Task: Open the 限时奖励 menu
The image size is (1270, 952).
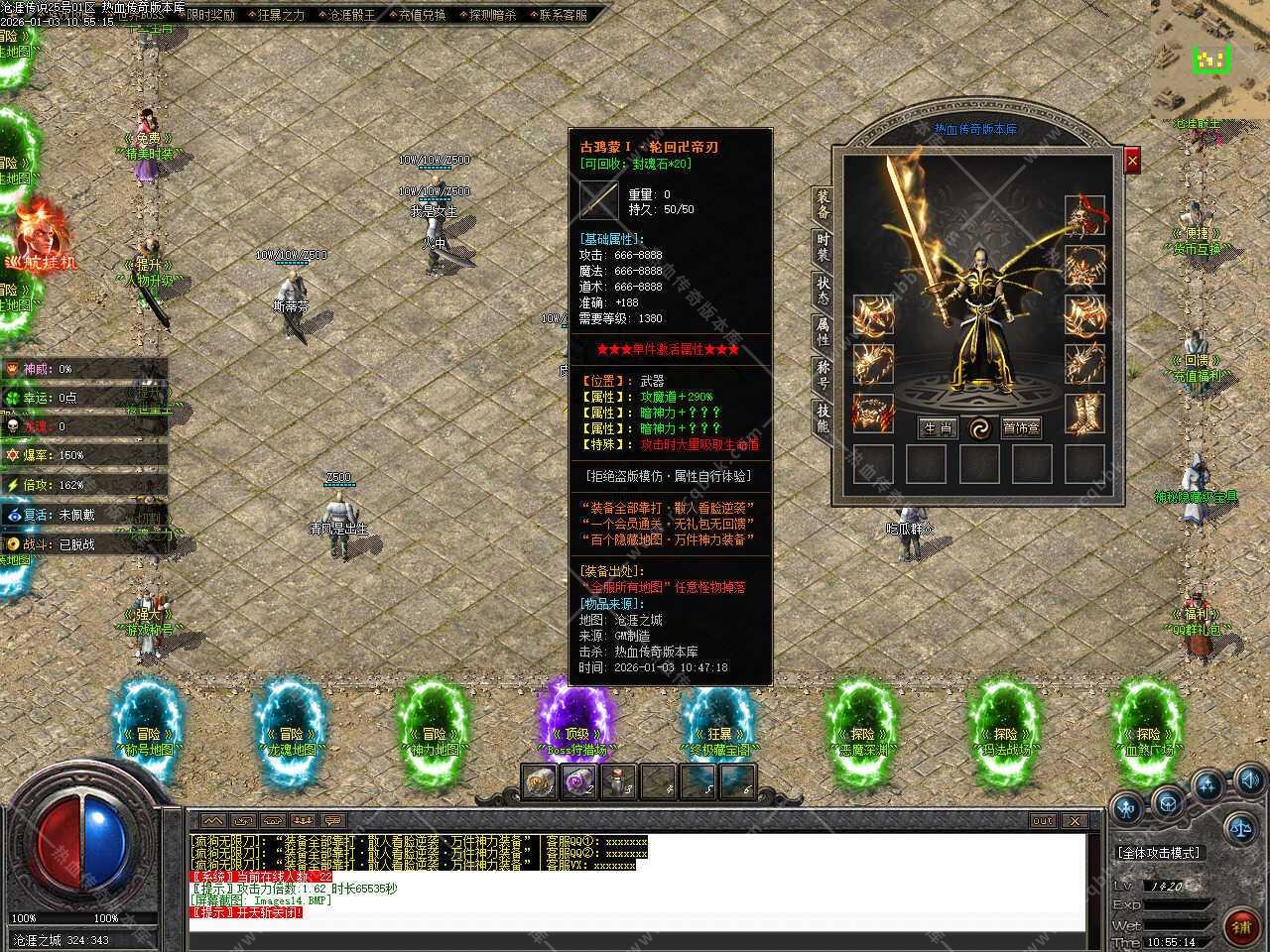Action: coord(210,15)
